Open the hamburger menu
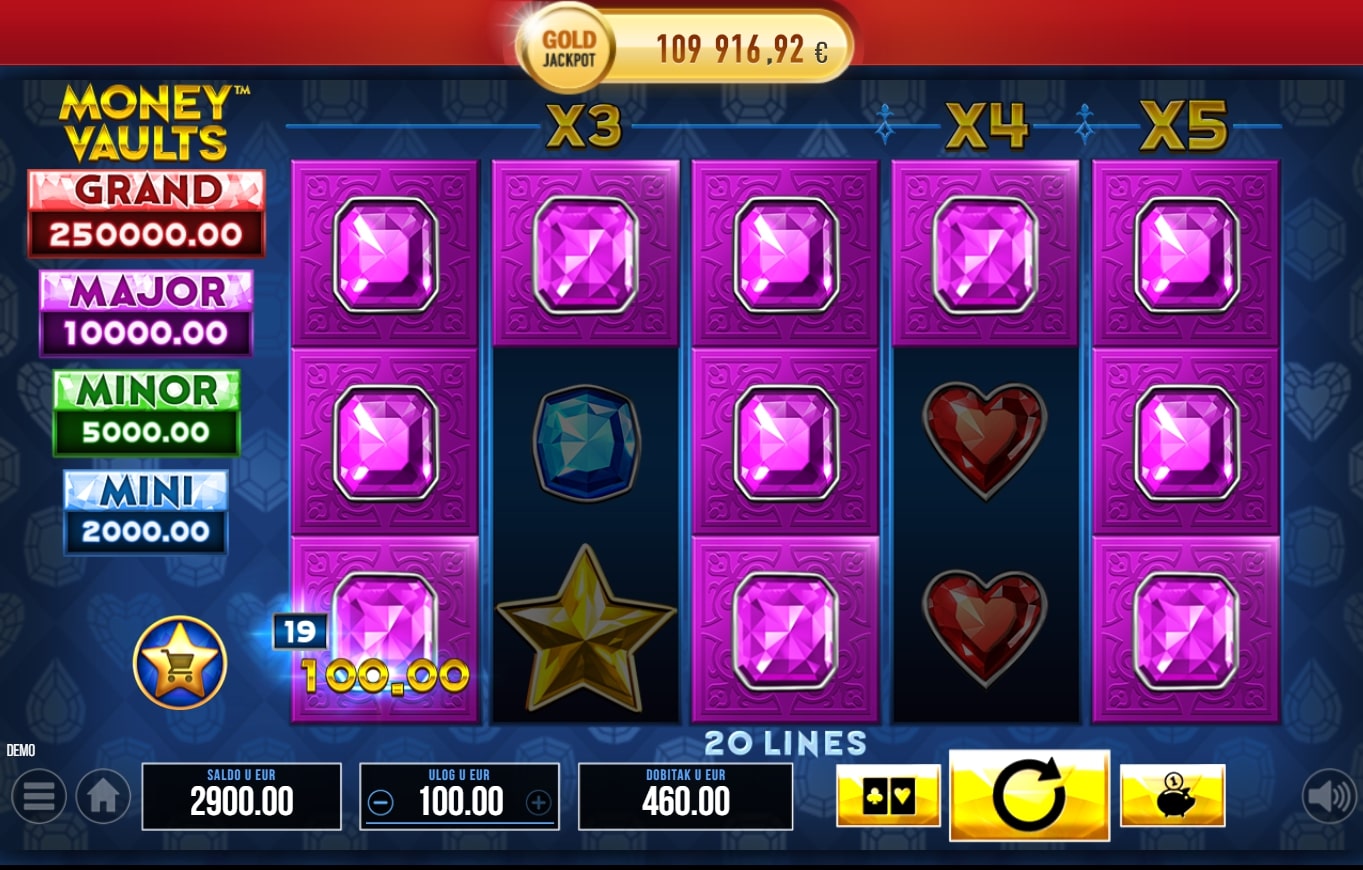Image resolution: width=1363 pixels, height=870 pixels. coord(39,796)
